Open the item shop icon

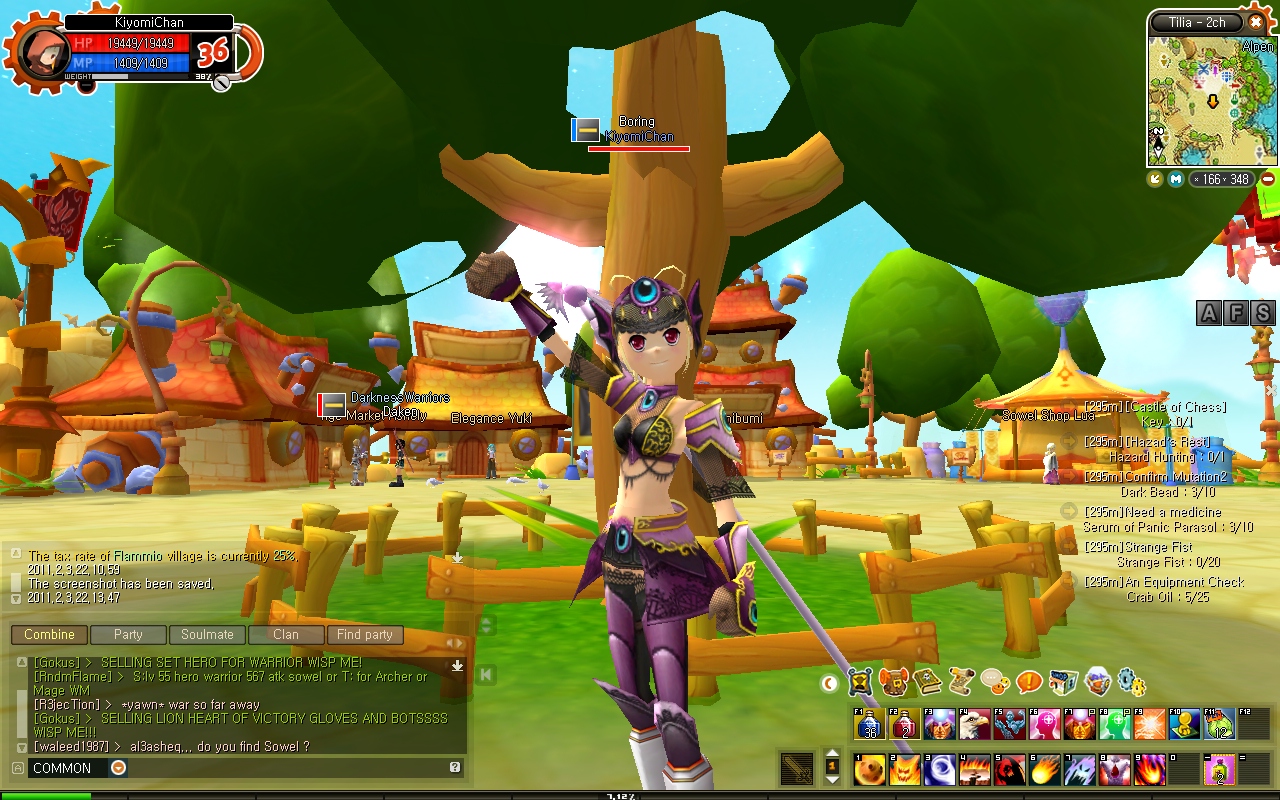tap(1063, 683)
